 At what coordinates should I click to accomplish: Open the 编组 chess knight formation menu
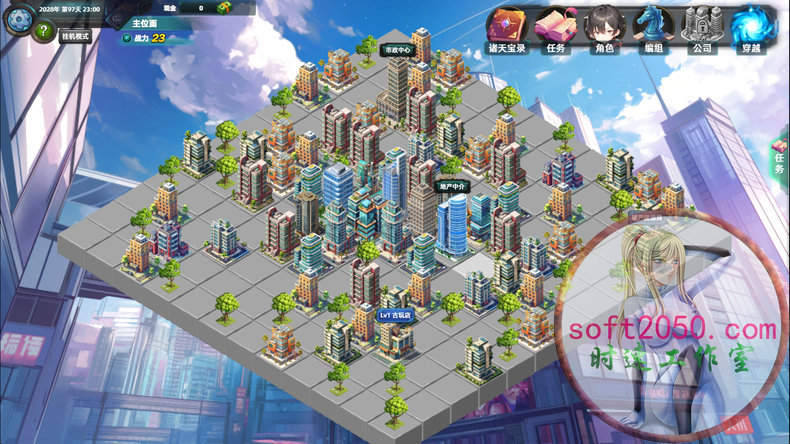(x=654, y=30)
